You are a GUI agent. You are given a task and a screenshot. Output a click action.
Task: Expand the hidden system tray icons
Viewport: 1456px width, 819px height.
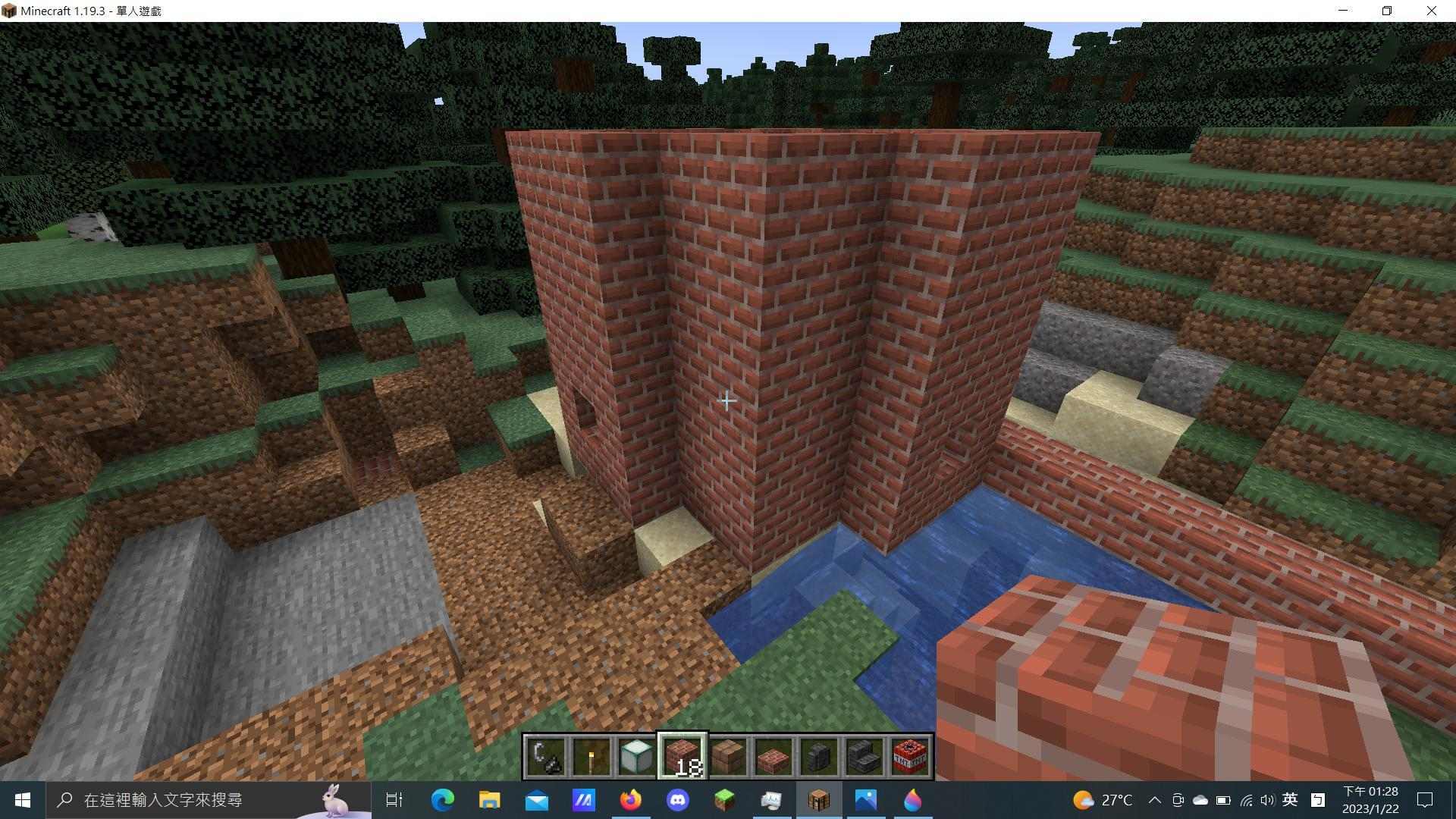[1156, 800]
